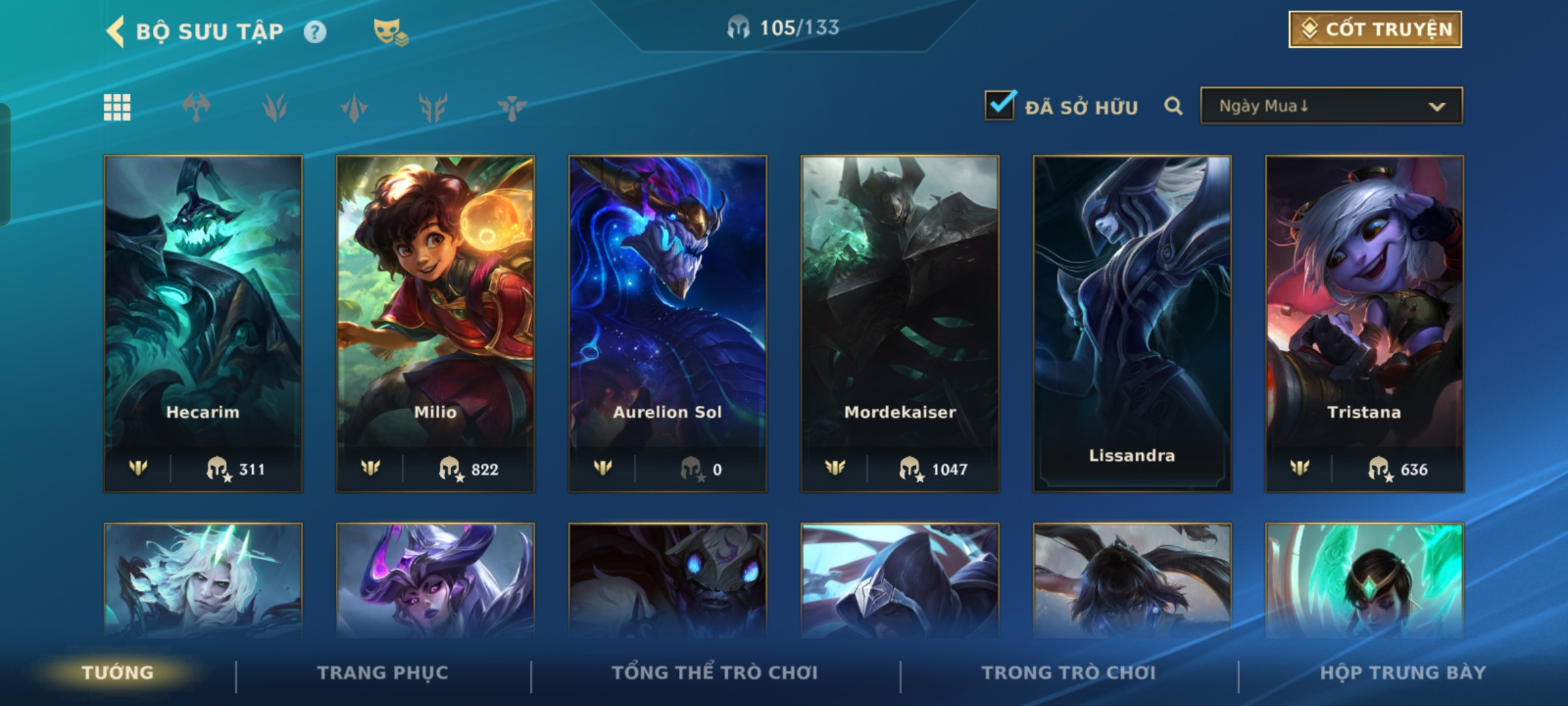Switch to the Trang Phục tab
The width and height of the screenshot is (1568, 706).
383,673
